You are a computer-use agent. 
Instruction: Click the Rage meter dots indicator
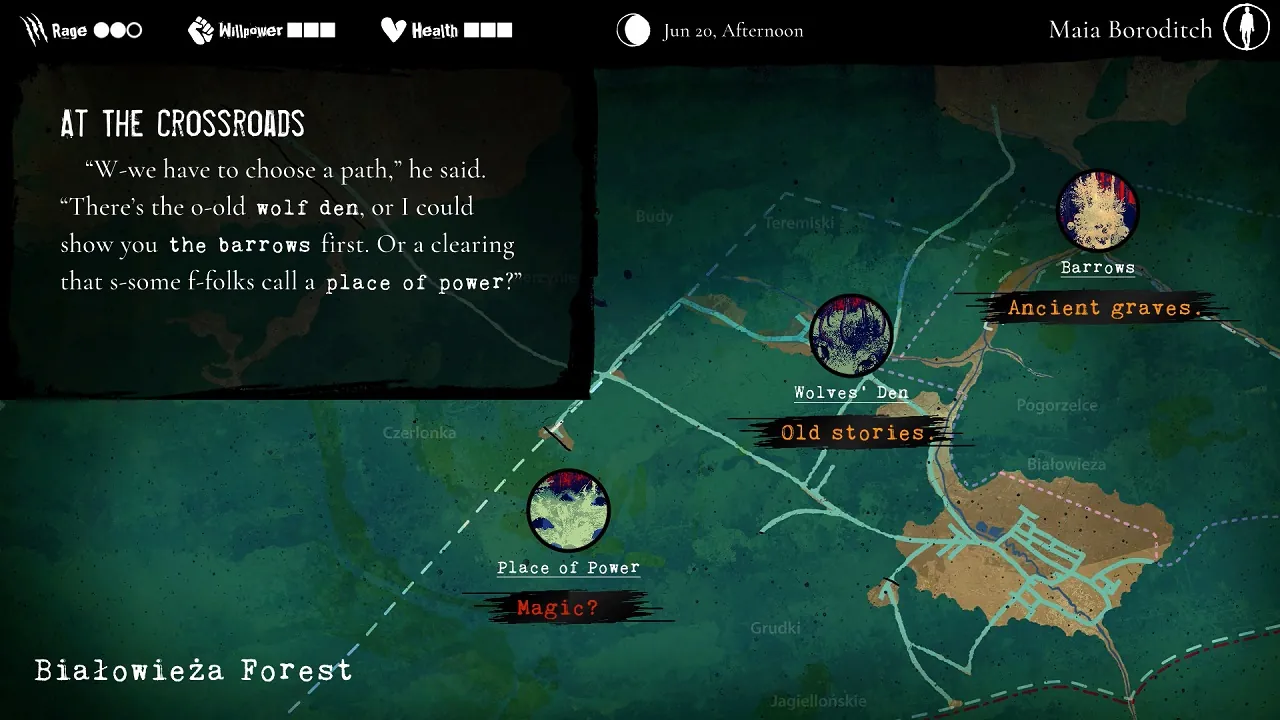coord(116,29)
